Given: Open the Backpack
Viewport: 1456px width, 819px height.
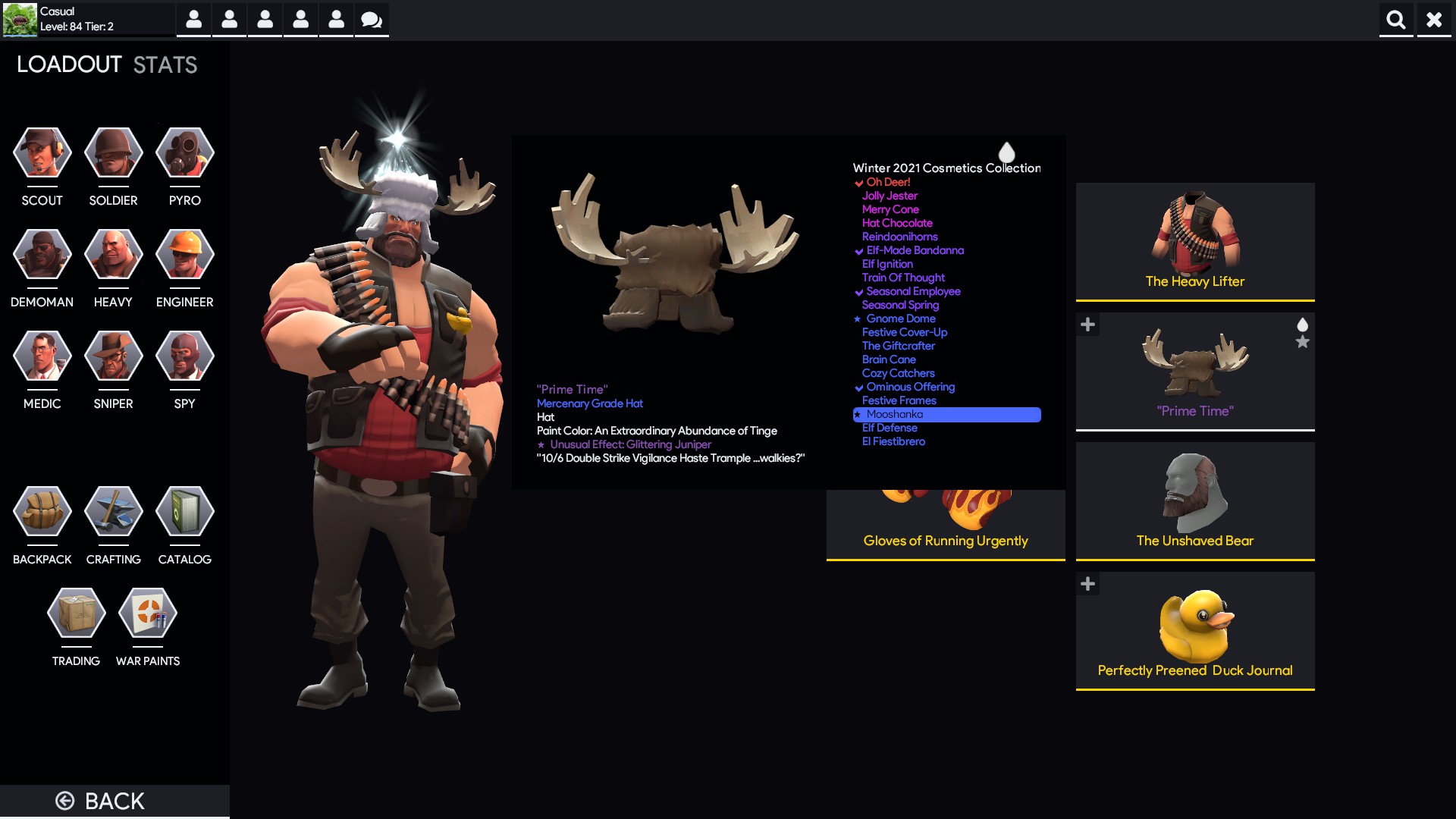Looking at the screenshot, I should [x=42, y=512].
